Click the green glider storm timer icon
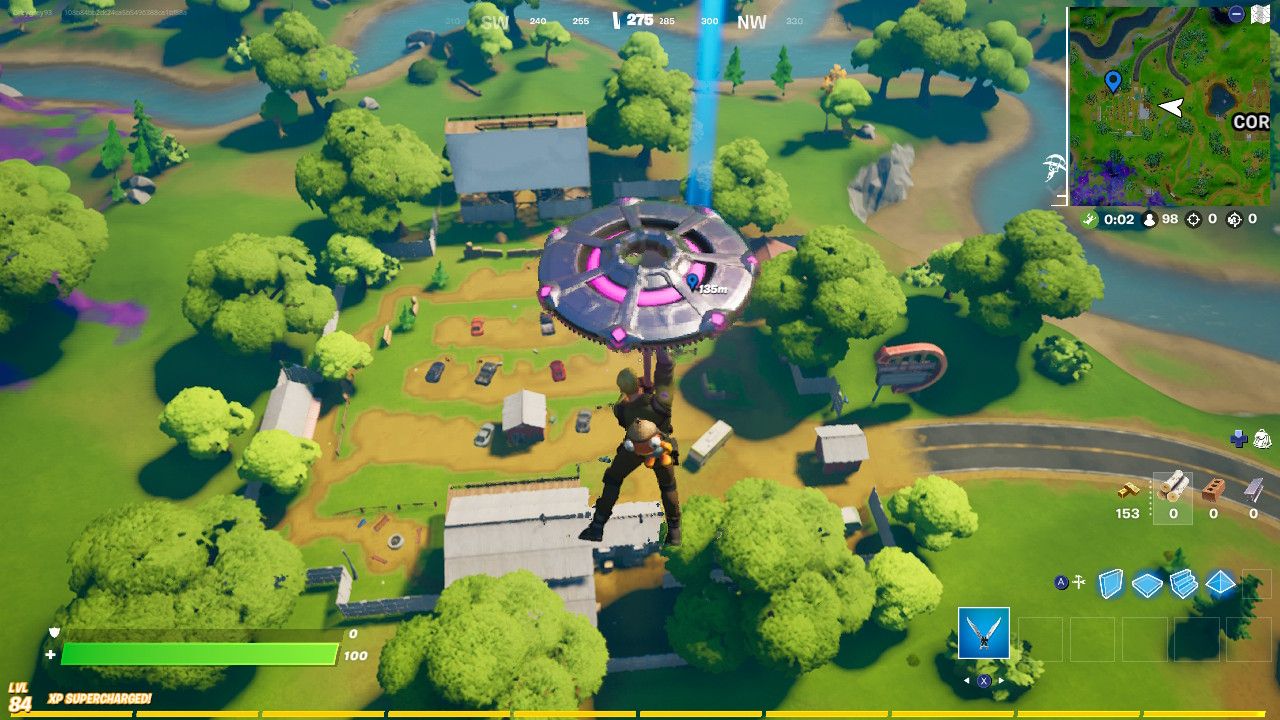 tap(1089, 219)
